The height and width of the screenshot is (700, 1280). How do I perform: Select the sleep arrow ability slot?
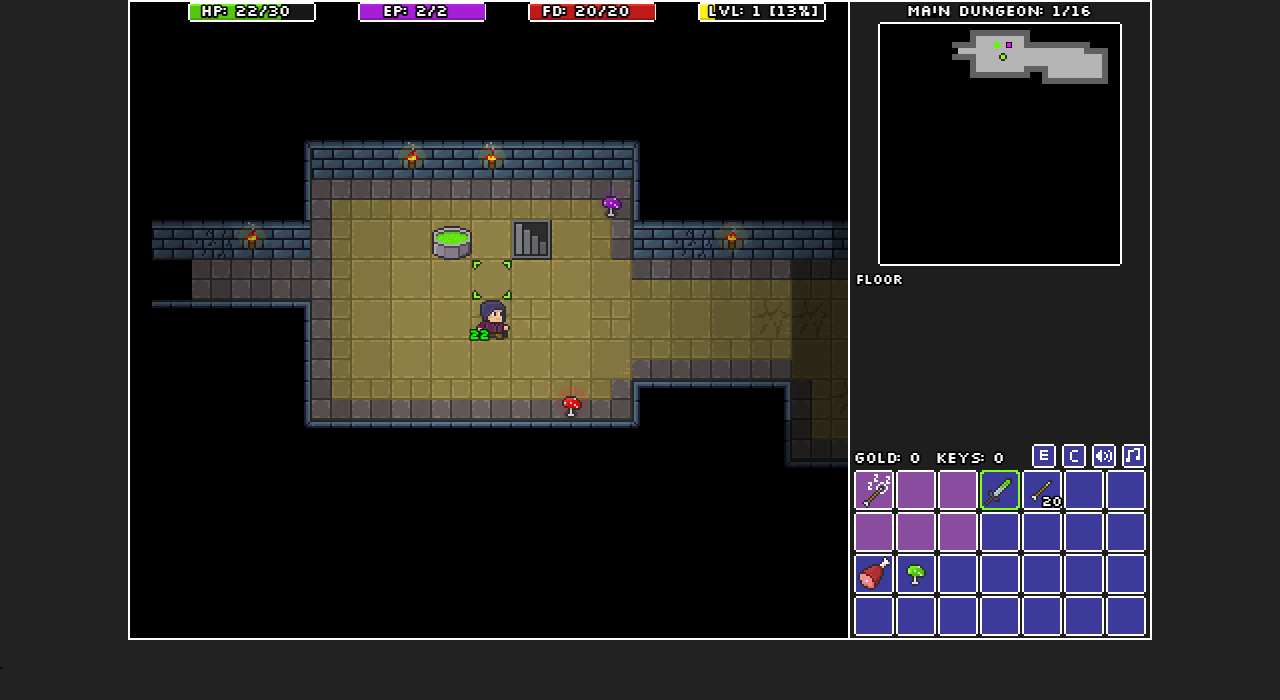click(x=874, y=490)
